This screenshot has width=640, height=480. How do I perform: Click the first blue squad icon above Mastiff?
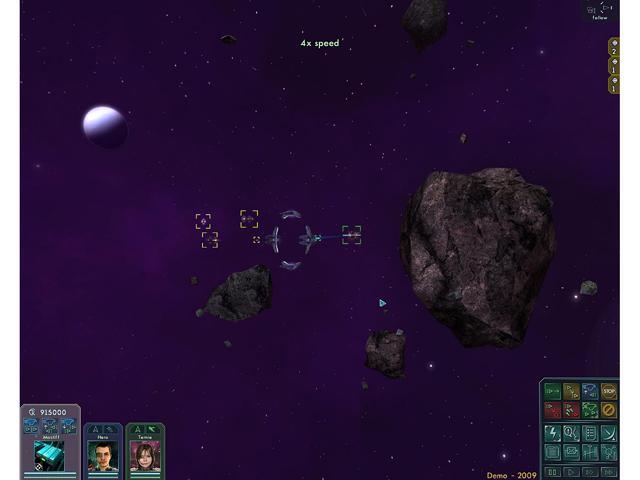(32, 427)
